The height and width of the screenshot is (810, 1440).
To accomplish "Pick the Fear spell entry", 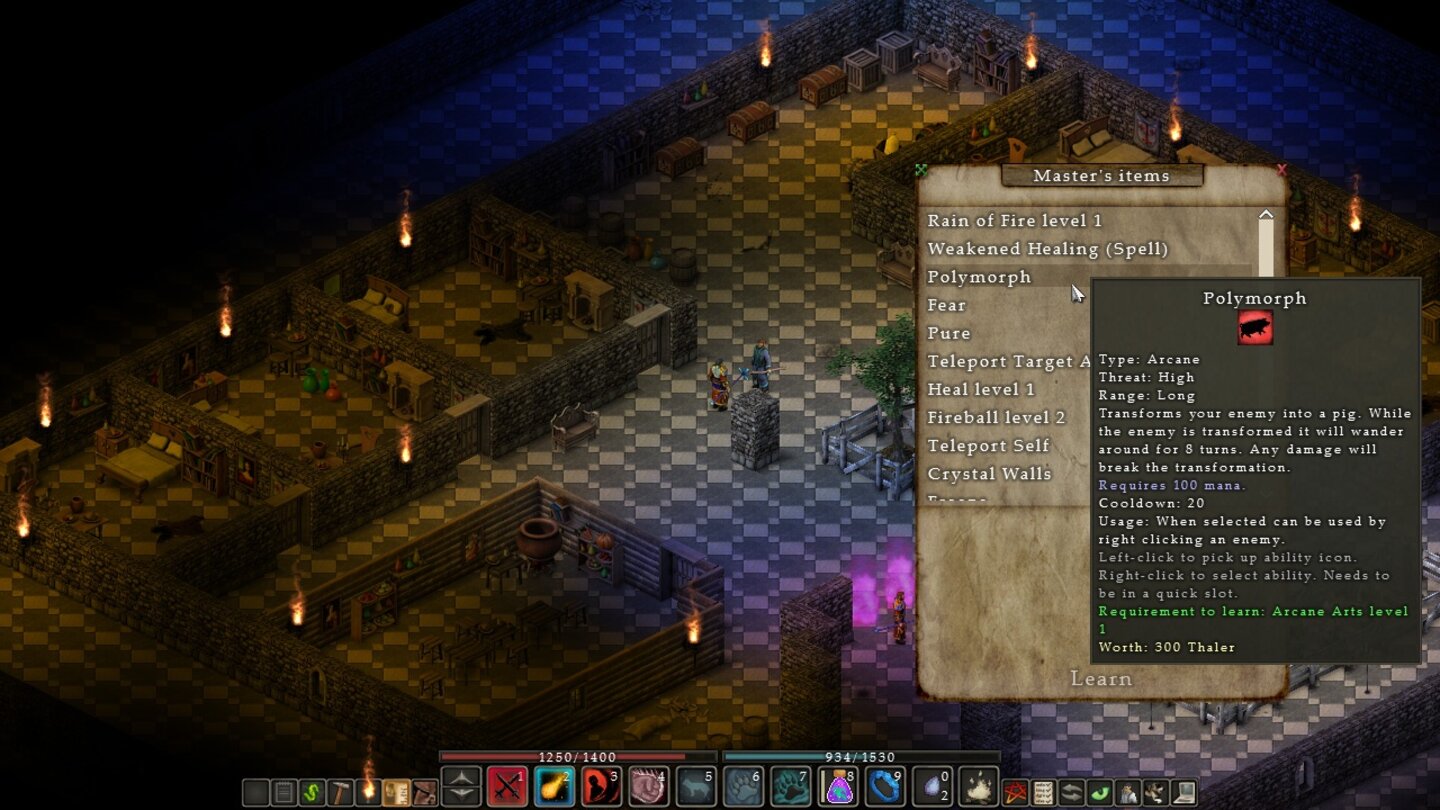I will pyautogui.click(x=947, y=305).
